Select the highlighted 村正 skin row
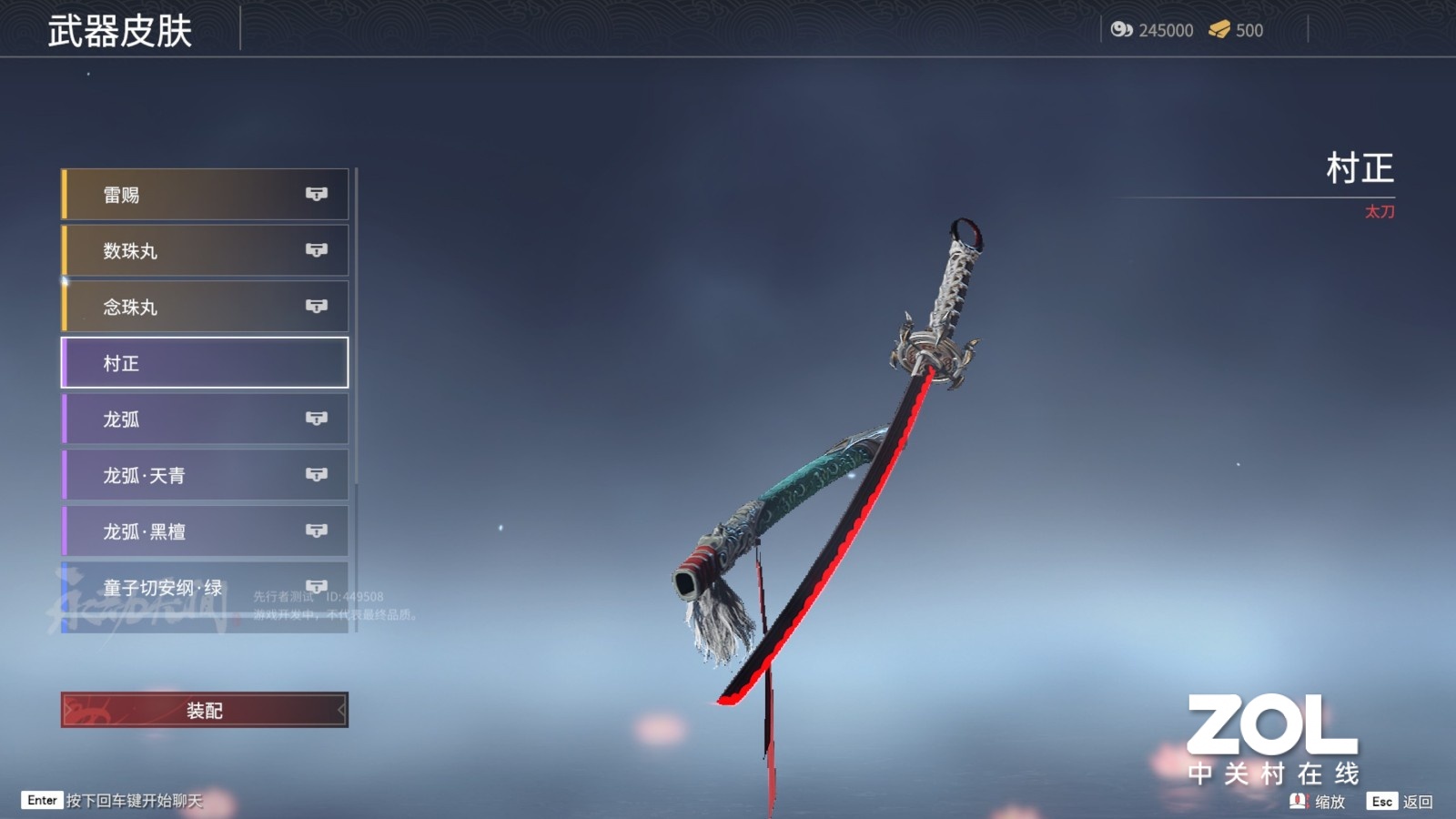This screenshot has width=1456, height=819. click(205, 363)
